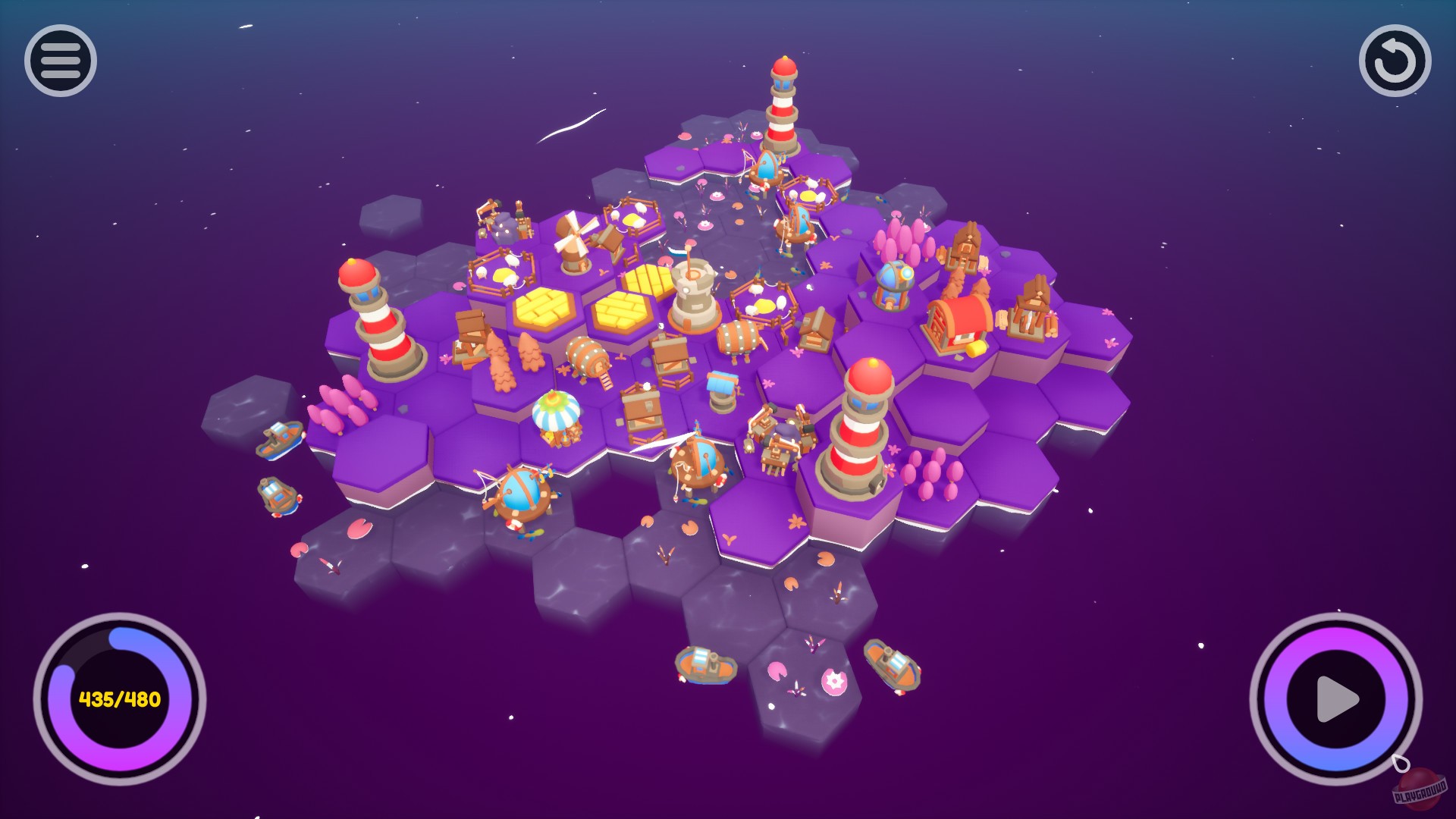The image size is (1456, 819).
Task: Open the hamburger menu
Action: 61,61
